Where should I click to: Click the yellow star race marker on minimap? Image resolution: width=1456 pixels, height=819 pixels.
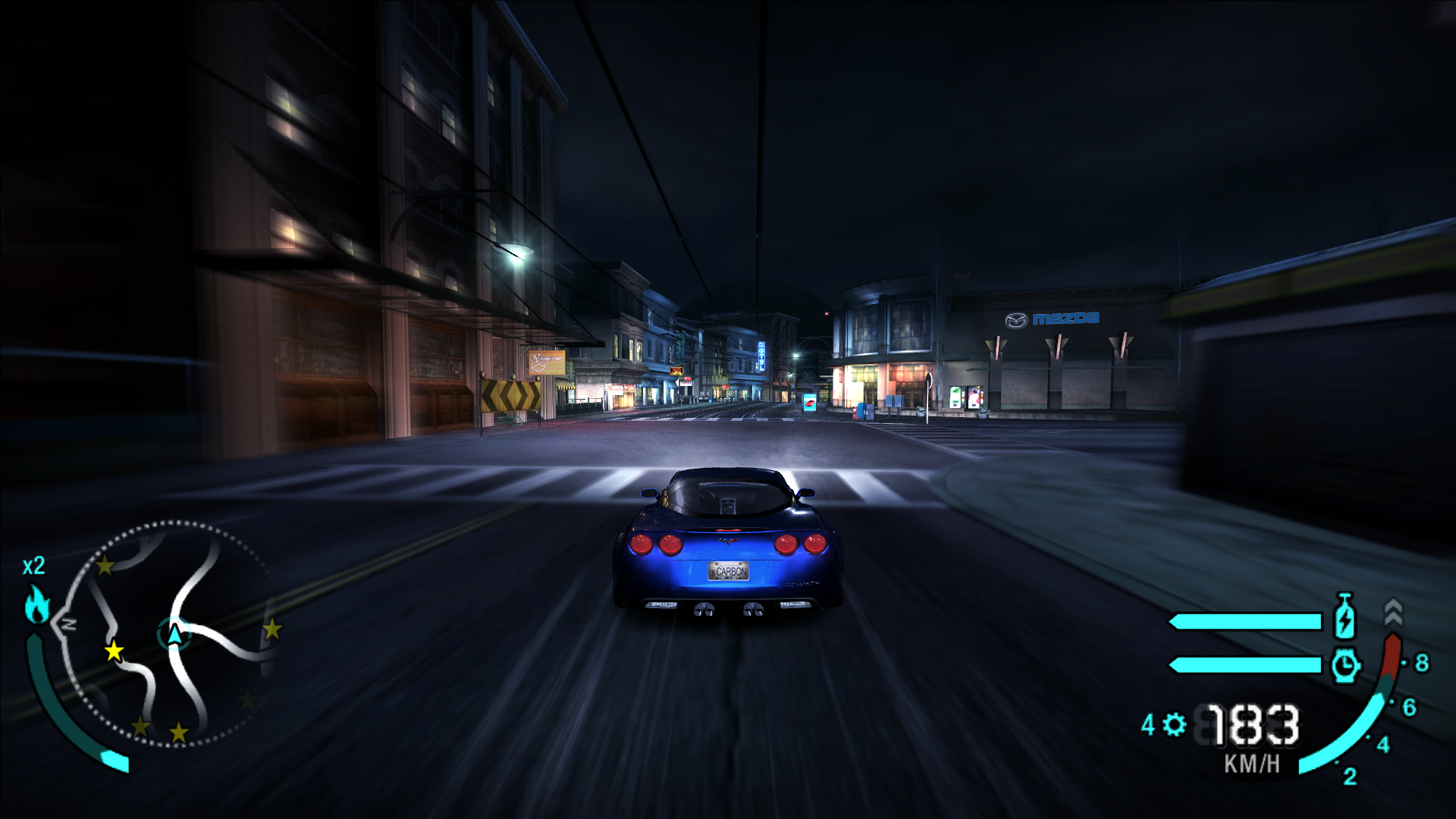tap(113, 652)
